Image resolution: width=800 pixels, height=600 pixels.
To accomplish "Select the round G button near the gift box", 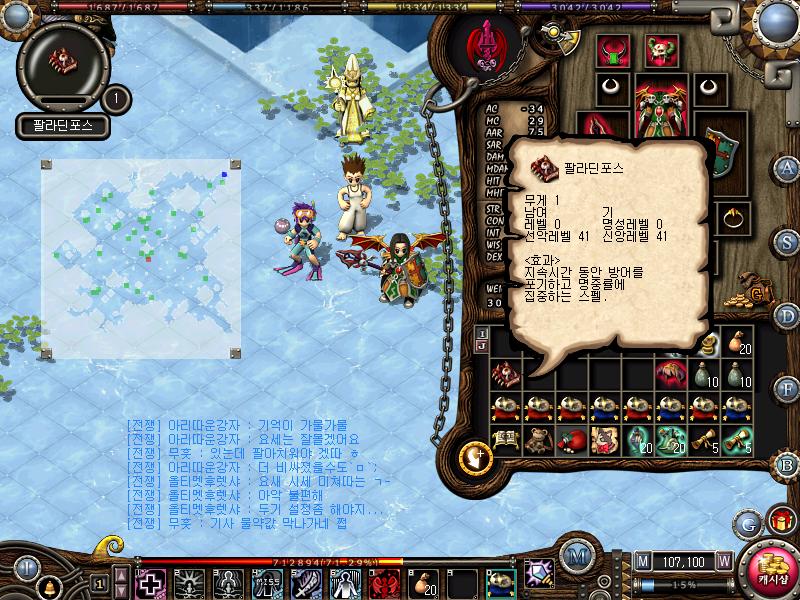I will click(748, 522).
